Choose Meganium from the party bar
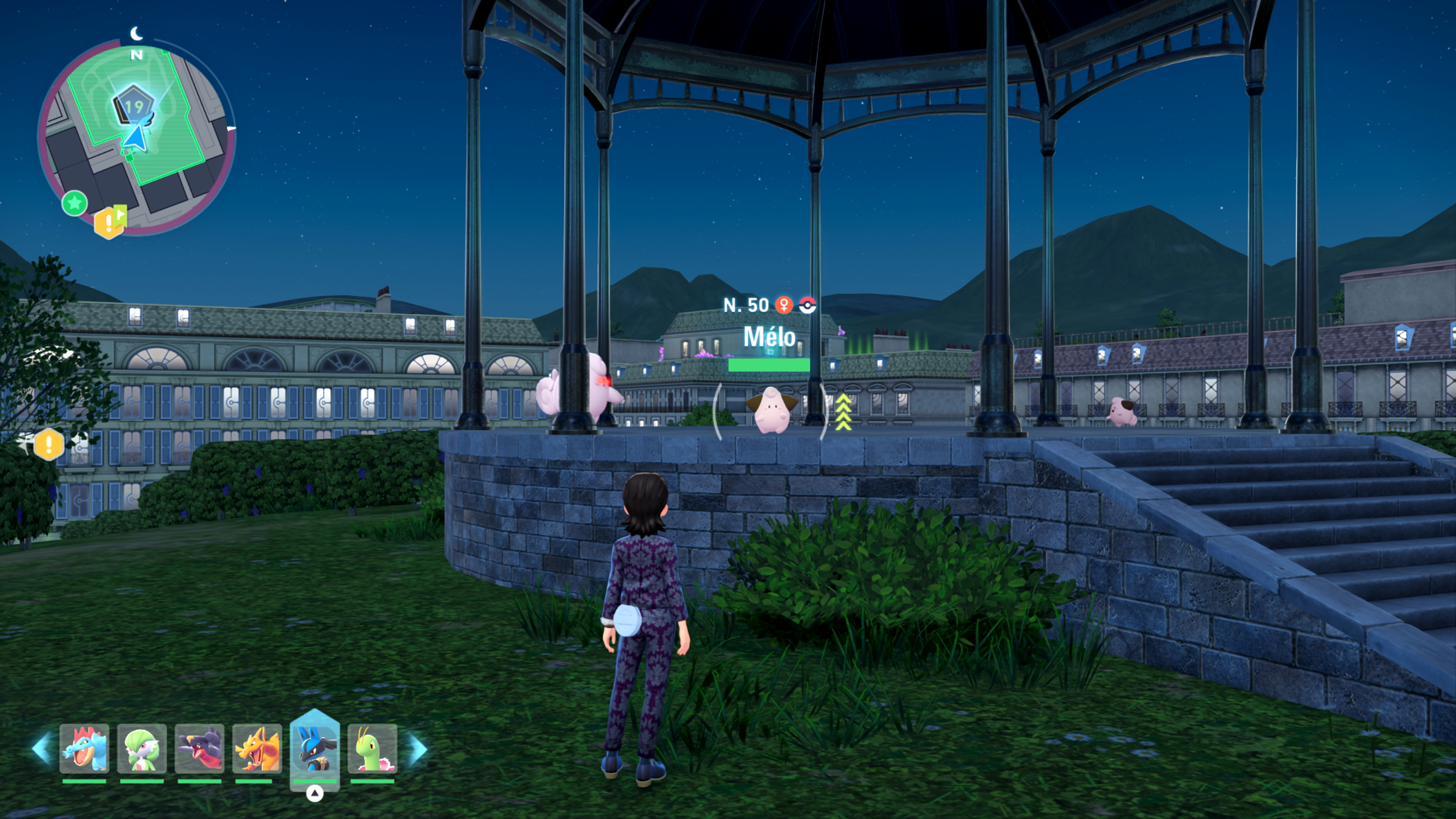1456x819 pixels. tap(372, 748)
